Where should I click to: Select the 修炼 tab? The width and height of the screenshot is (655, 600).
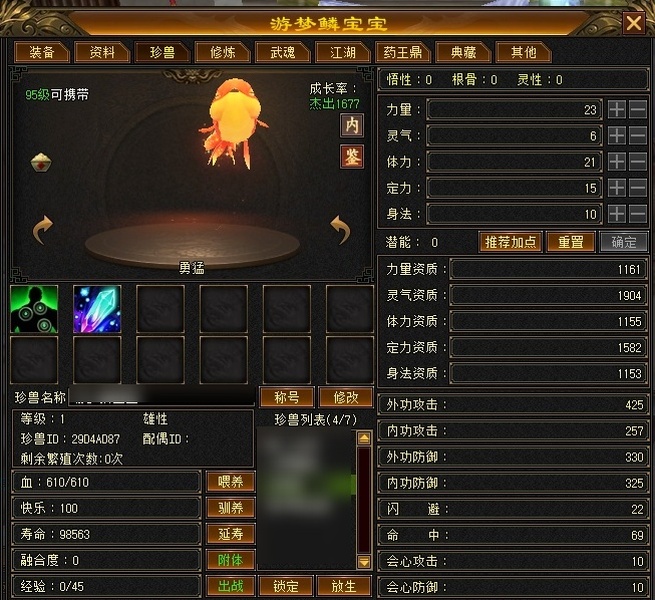(x=217, y=52)
